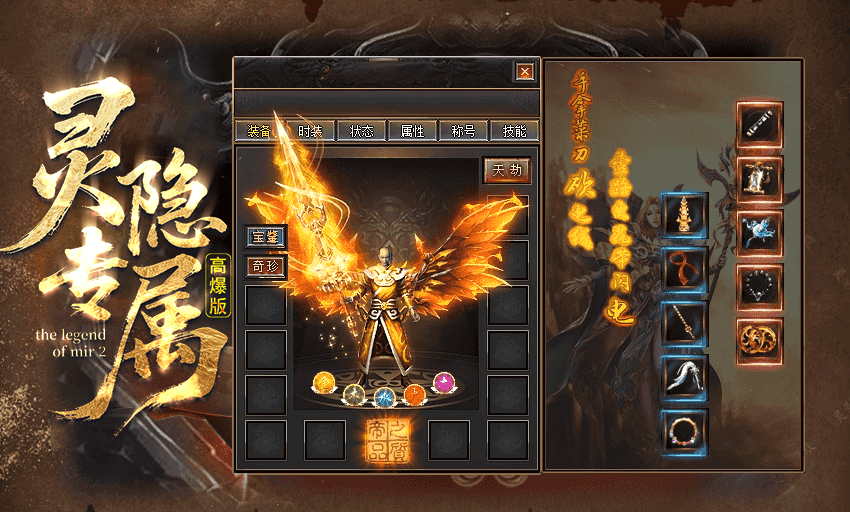Open the 时装 tab
Screen dimensions: 850x512
click(310, 131)
